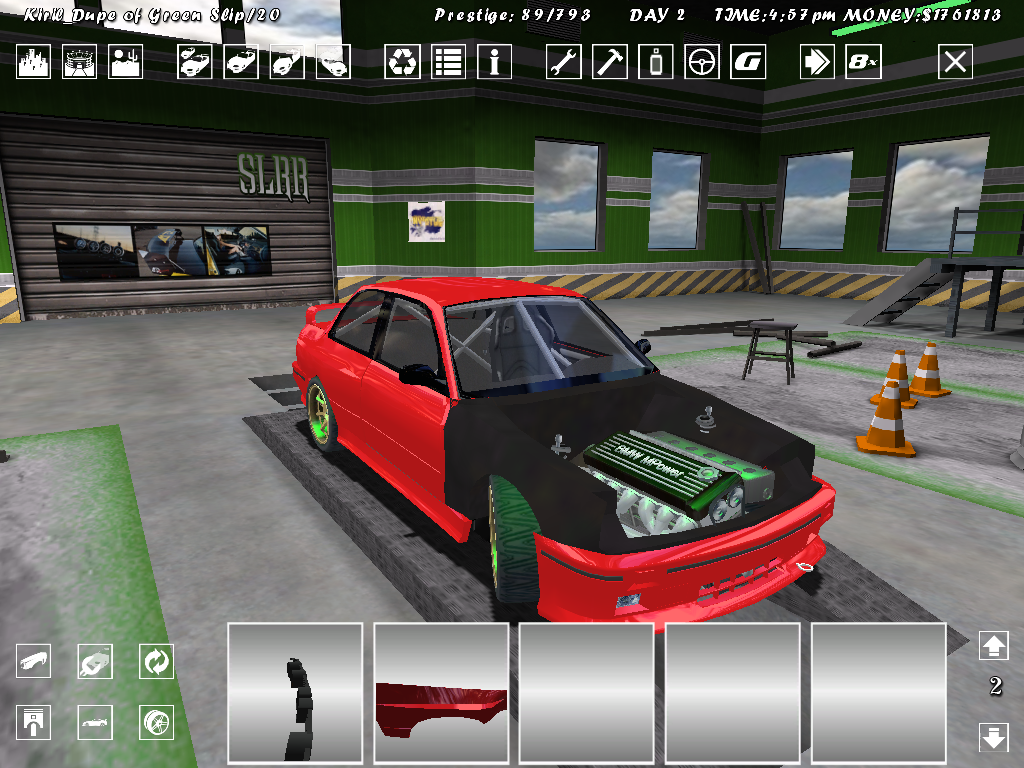Select the race stadium icon

[80, 62]
